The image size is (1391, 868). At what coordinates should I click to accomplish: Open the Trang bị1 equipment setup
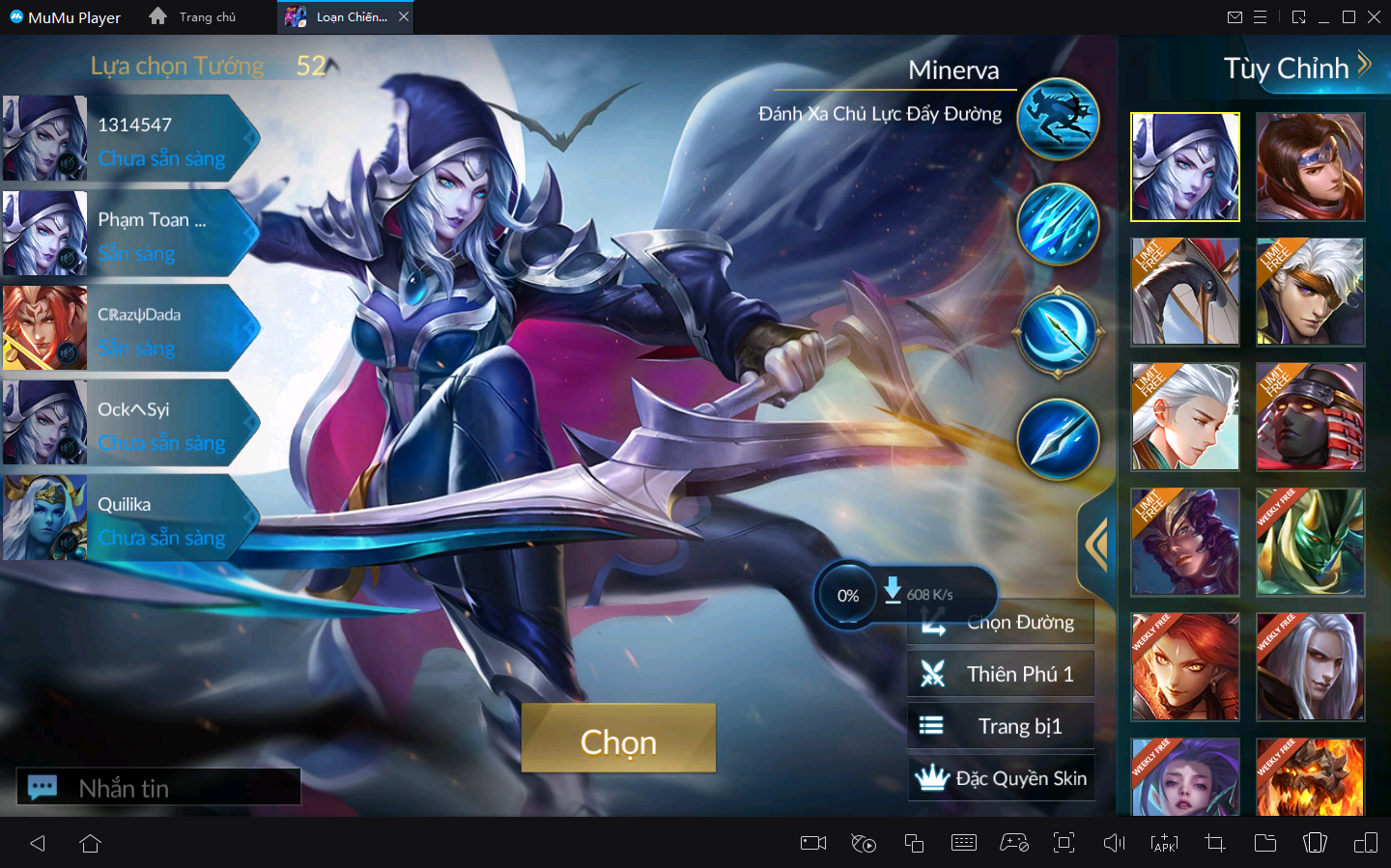[x=1001, y=726]
